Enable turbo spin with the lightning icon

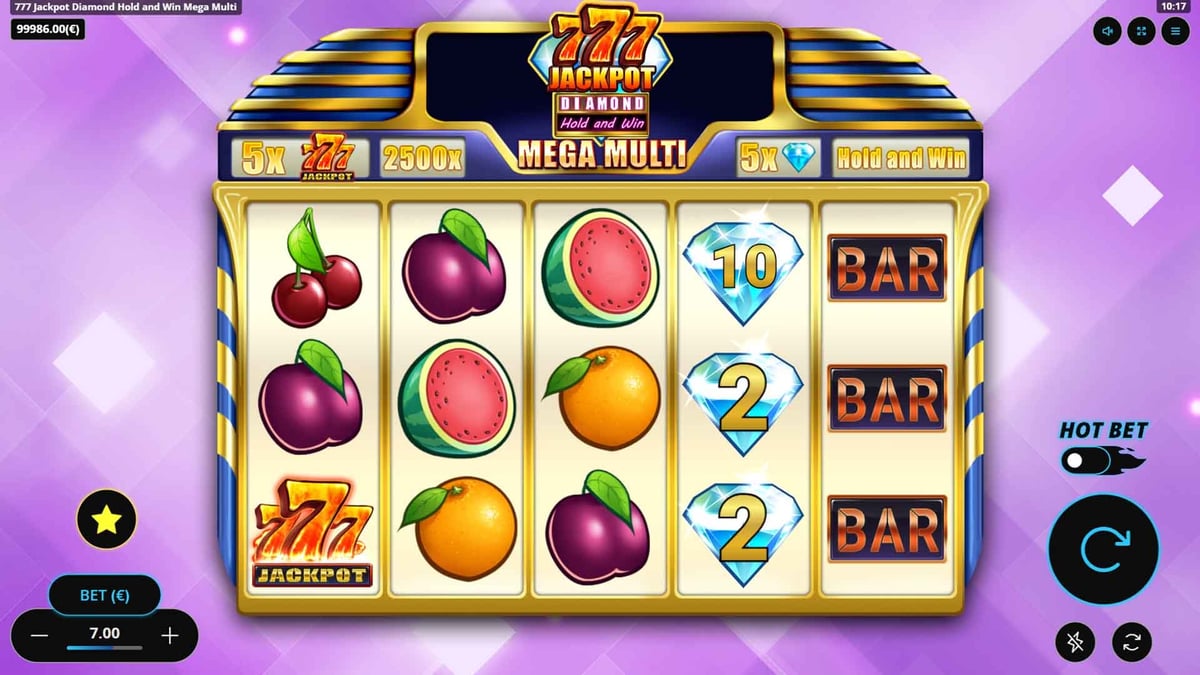(1076, 642)
